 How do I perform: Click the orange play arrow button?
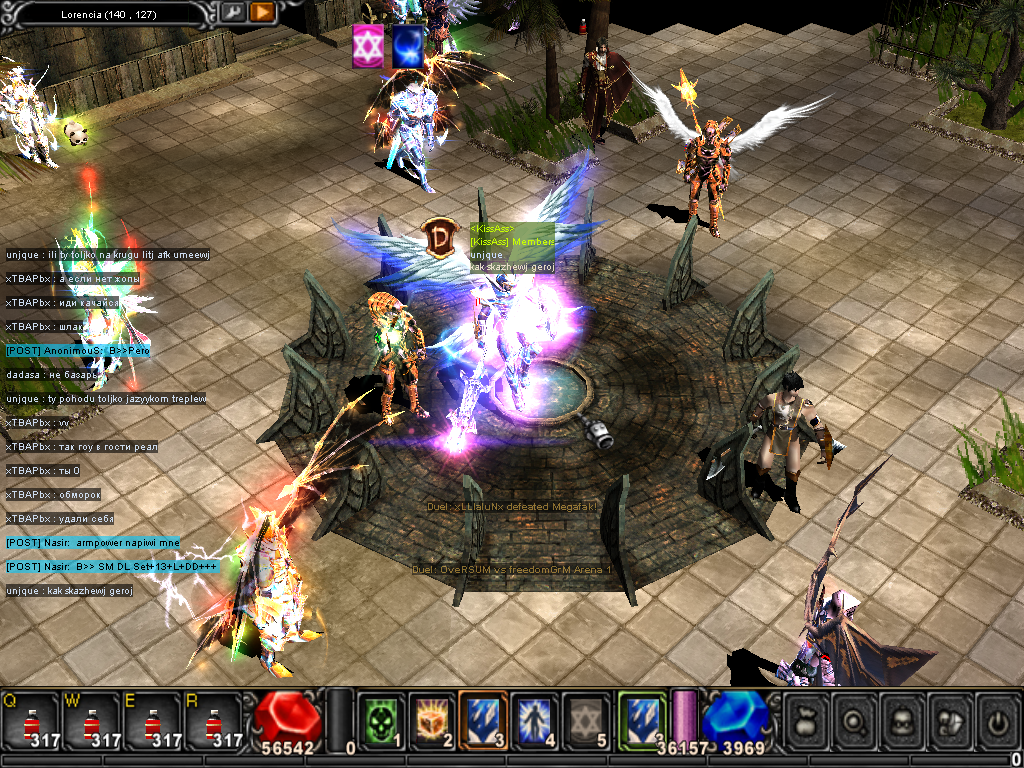[262, 12]
